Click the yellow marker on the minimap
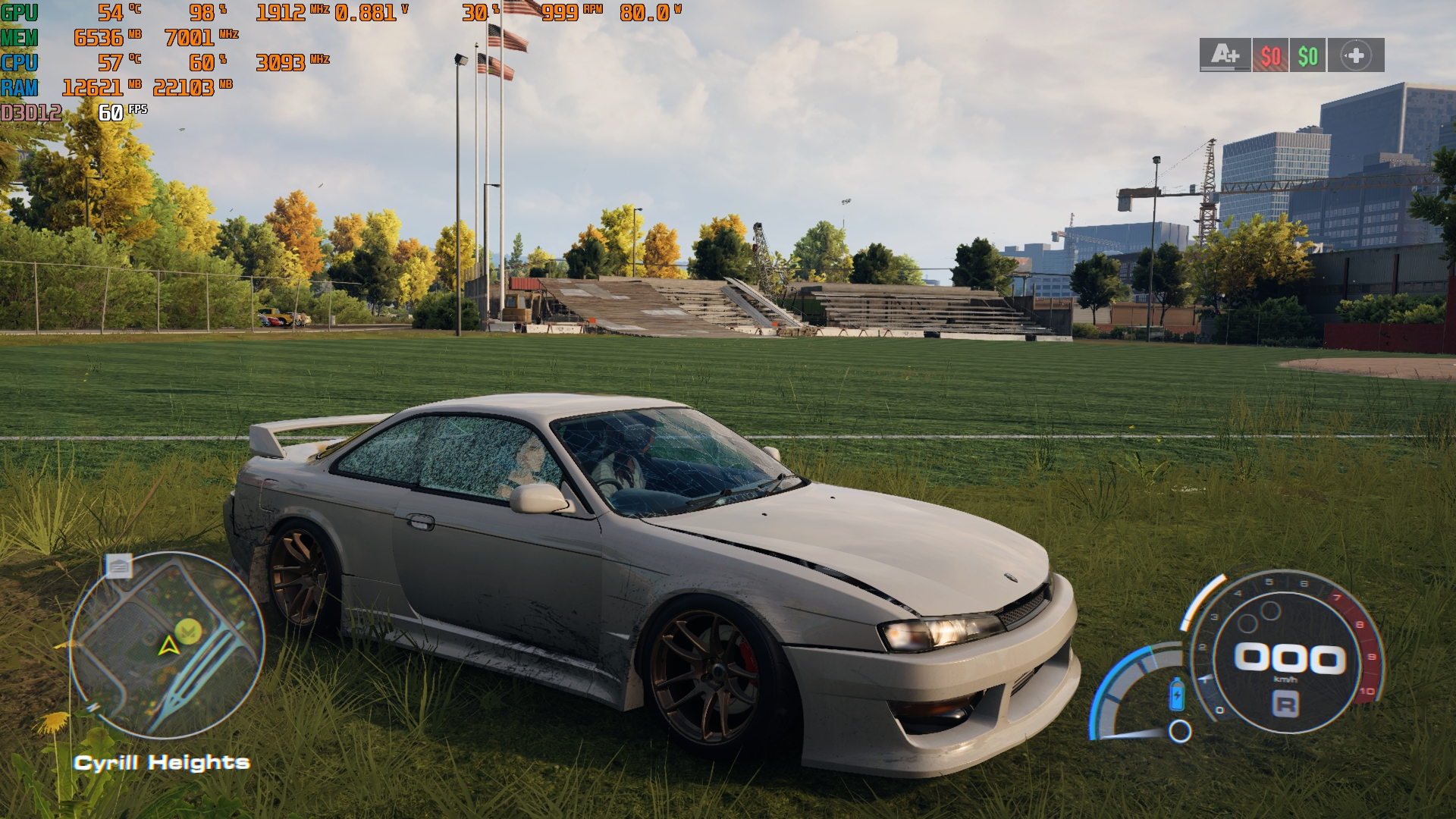This screenshot has height=819, width=1456. [187, 631]
